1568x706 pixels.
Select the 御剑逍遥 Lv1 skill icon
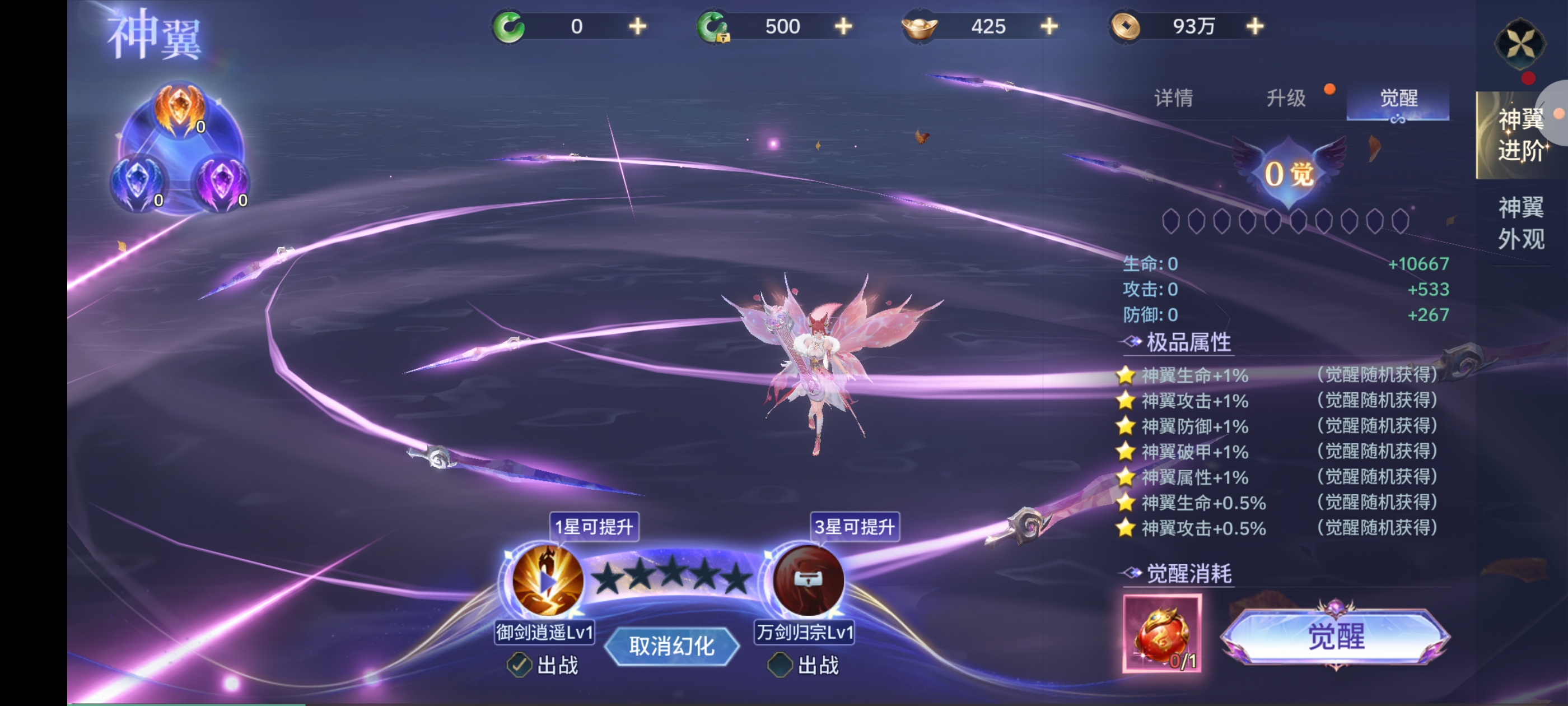(546, 580)
